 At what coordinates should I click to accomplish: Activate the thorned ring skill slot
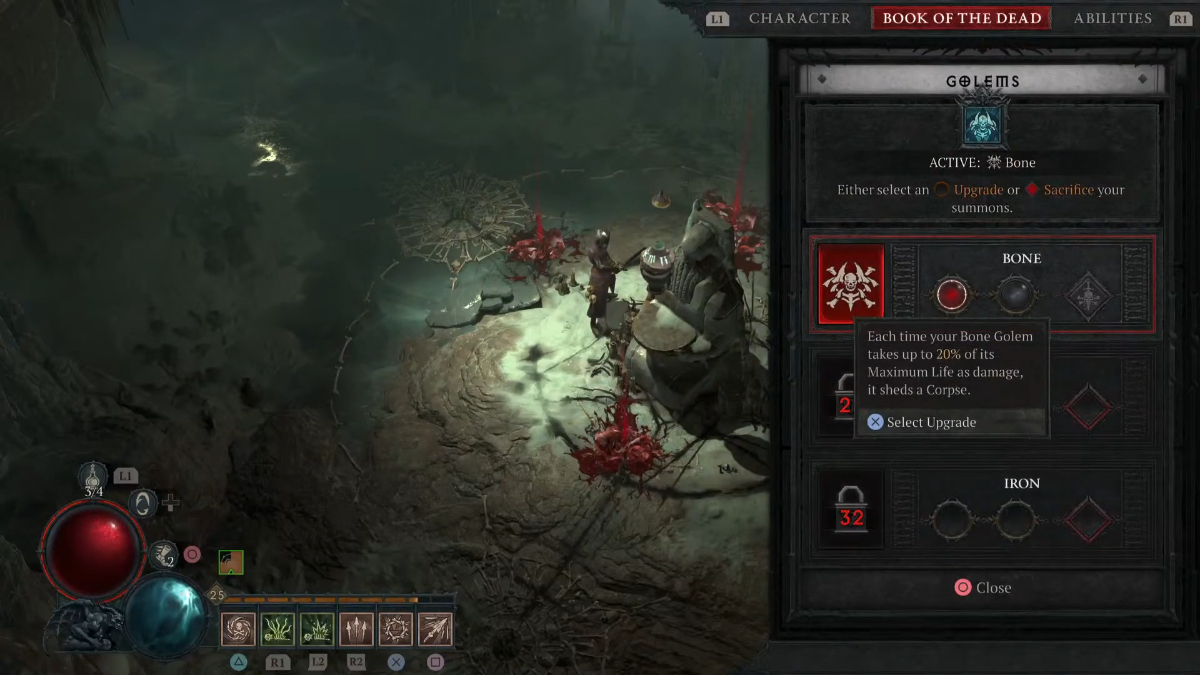tap(396, 630)
